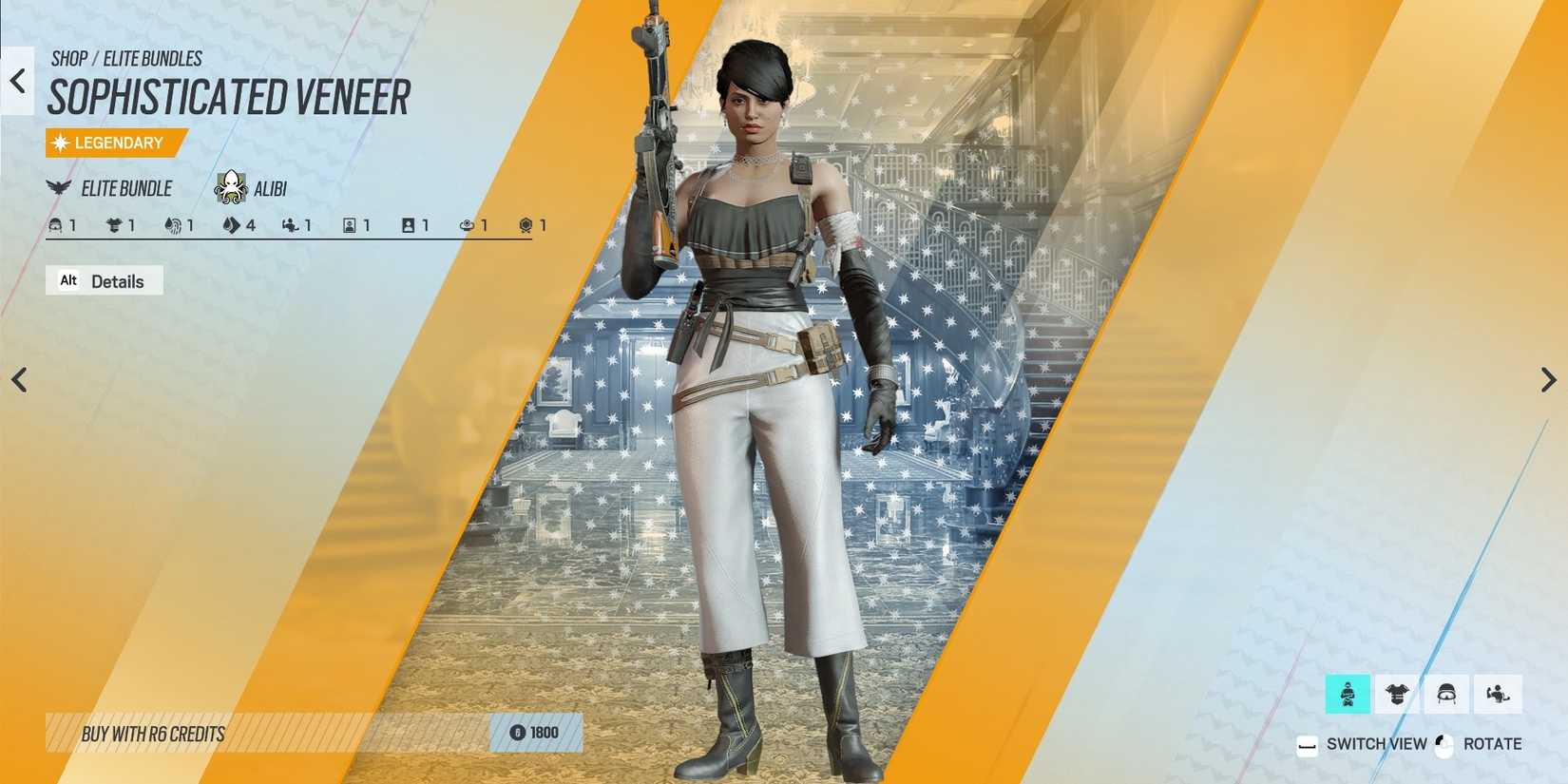Image resolution: width=1568 pixels, height=784 pixels.
Task: Toggle the victory pose preview view
Action: (x=1498, y=694)
